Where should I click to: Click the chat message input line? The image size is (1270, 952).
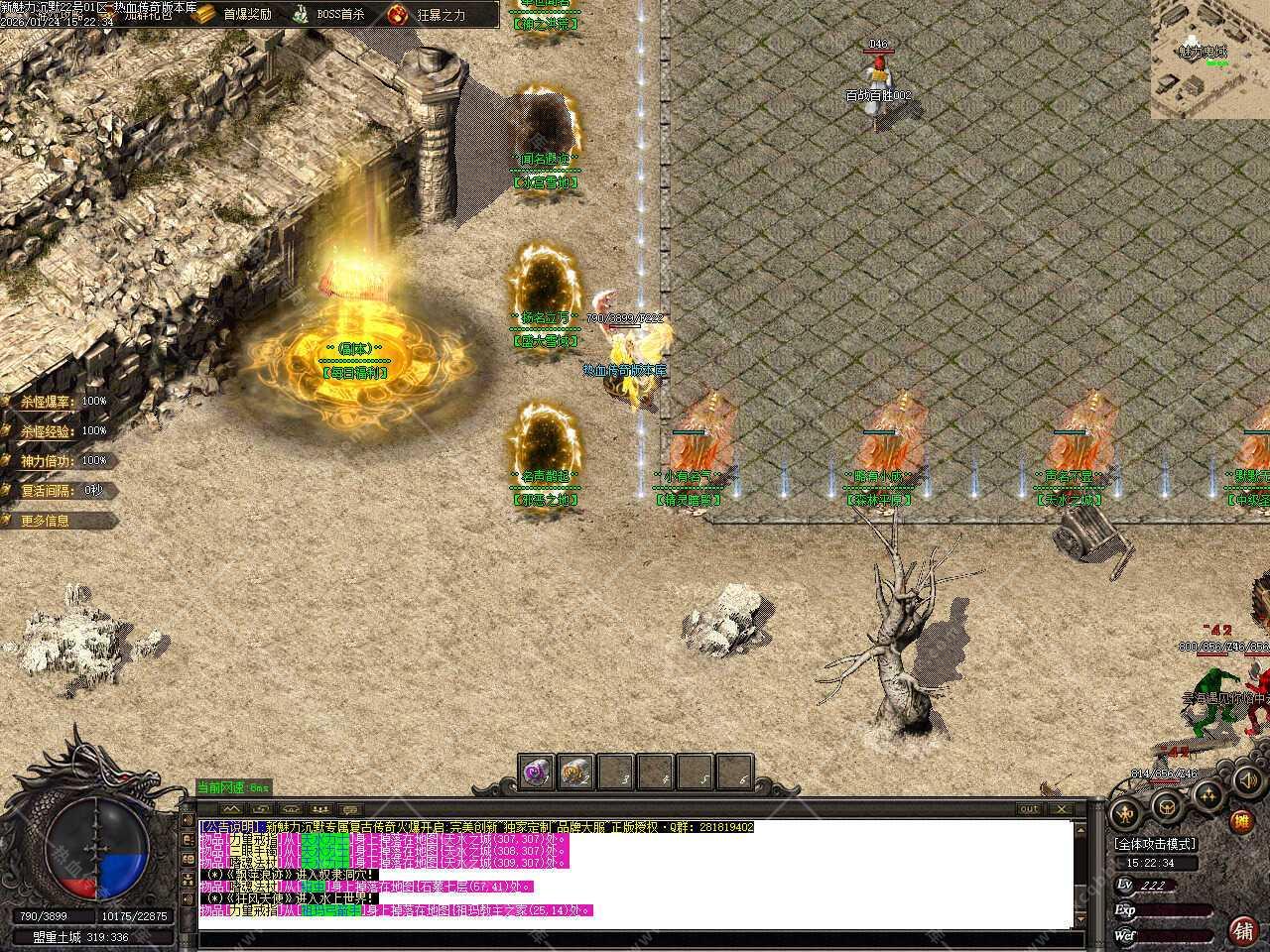(635, 937)
